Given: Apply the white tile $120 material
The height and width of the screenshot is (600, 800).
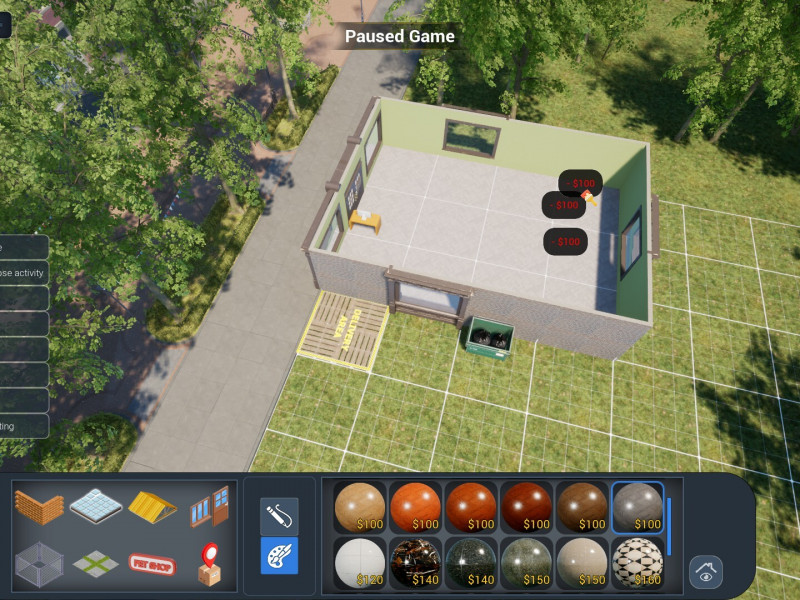Looking at the screenshot, I should (359, 562).
